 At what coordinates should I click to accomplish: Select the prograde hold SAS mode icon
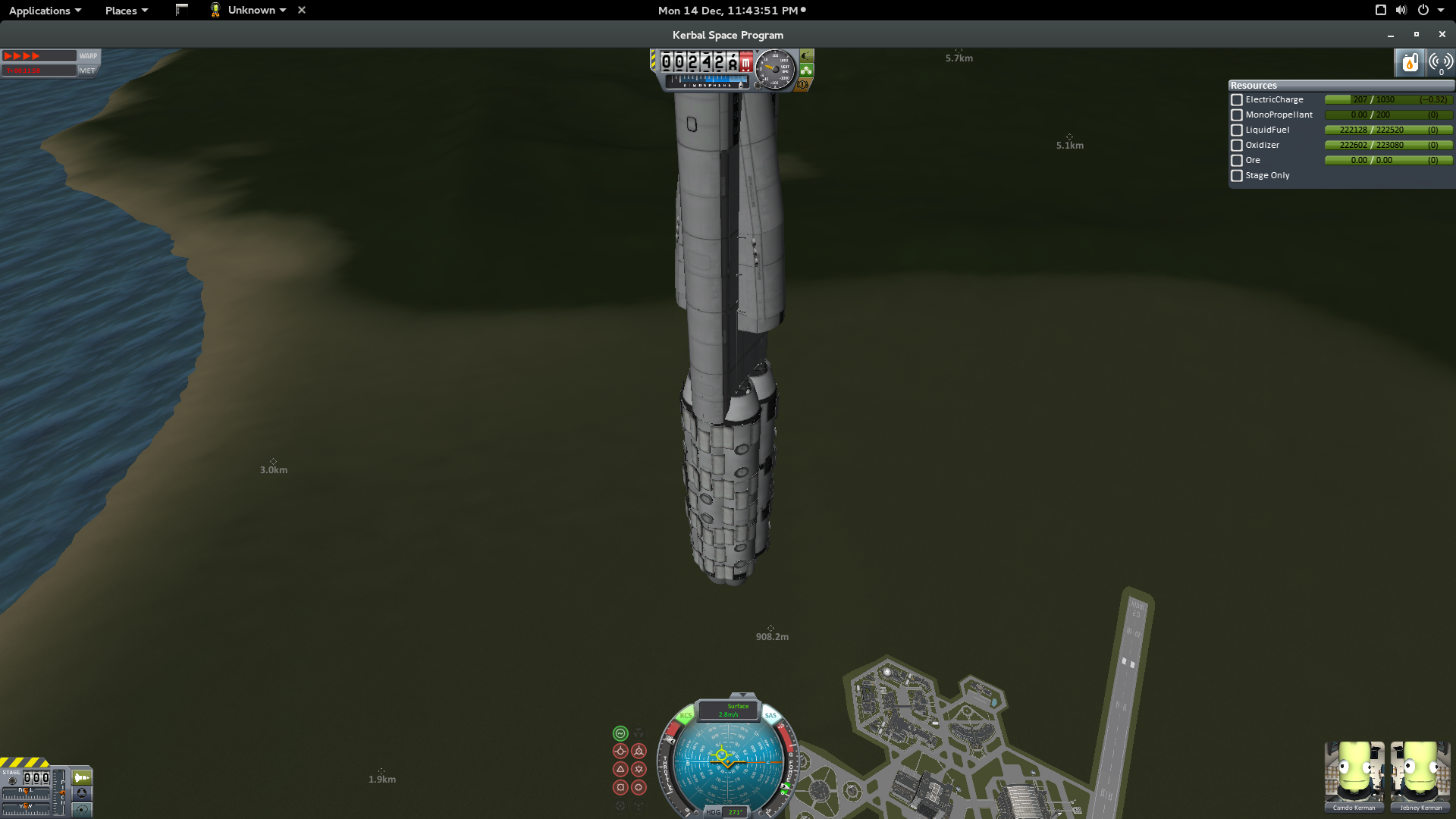(x=620, y=751)
